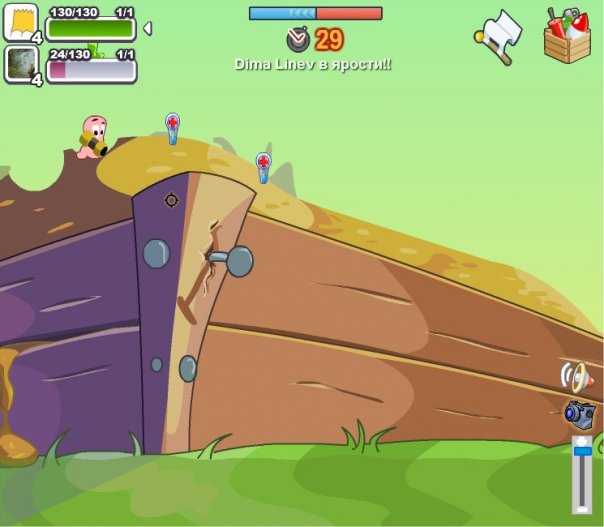Viewport: 604px width, 527px height.
Task: Click the zoom slider's blue handle
Action: [582, 452]
